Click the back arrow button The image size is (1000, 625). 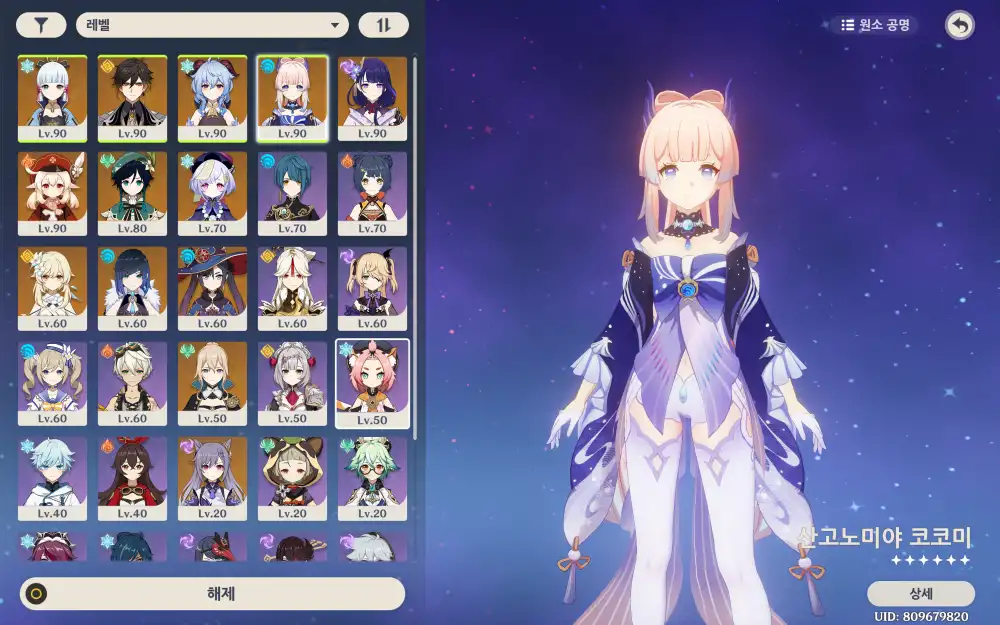pyautogui.click(x=960, y=26)
